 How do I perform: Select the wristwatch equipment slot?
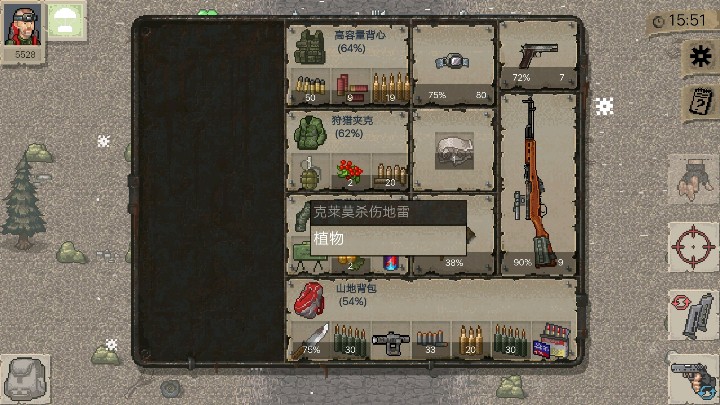(453, 61)
